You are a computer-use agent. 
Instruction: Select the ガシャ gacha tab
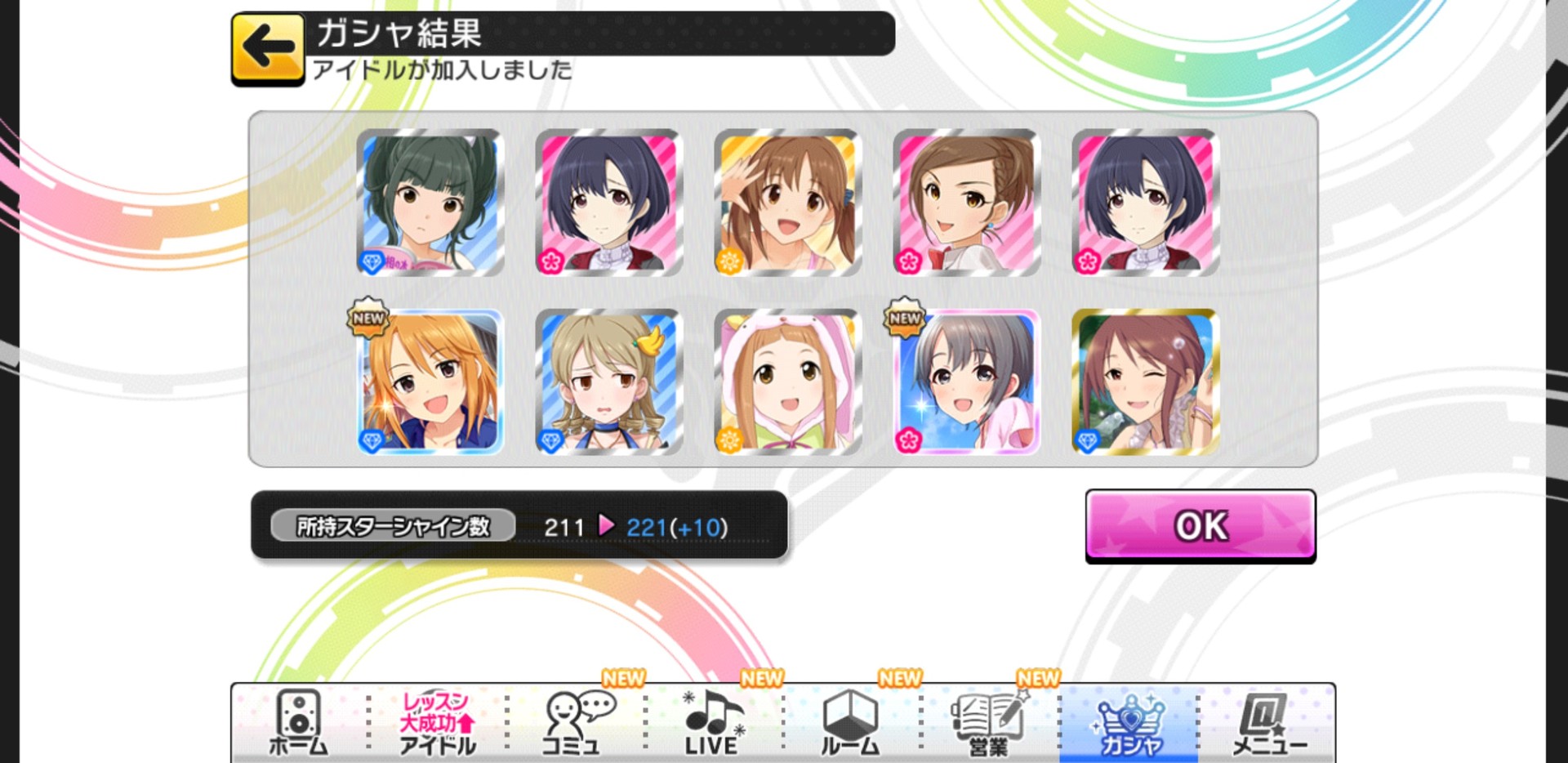1129,723
